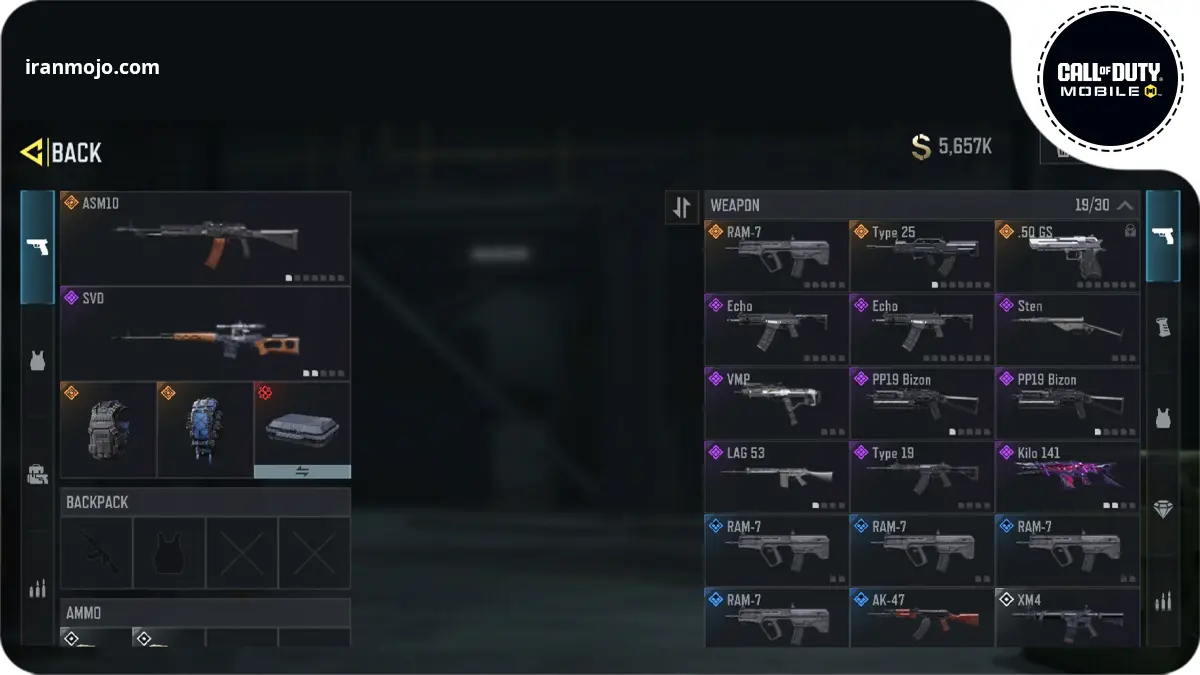This screenshot has width=1200, height=675.
Task: Select the .50 GS pistol
Action: tap(1067, 256)
